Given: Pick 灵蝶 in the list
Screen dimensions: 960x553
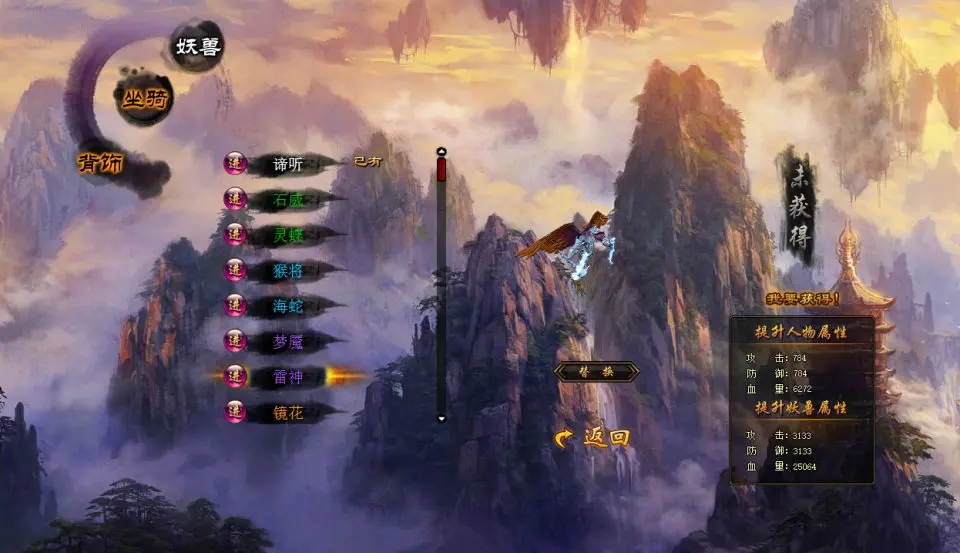Looking at the screenshot, I should click(288, 235).
